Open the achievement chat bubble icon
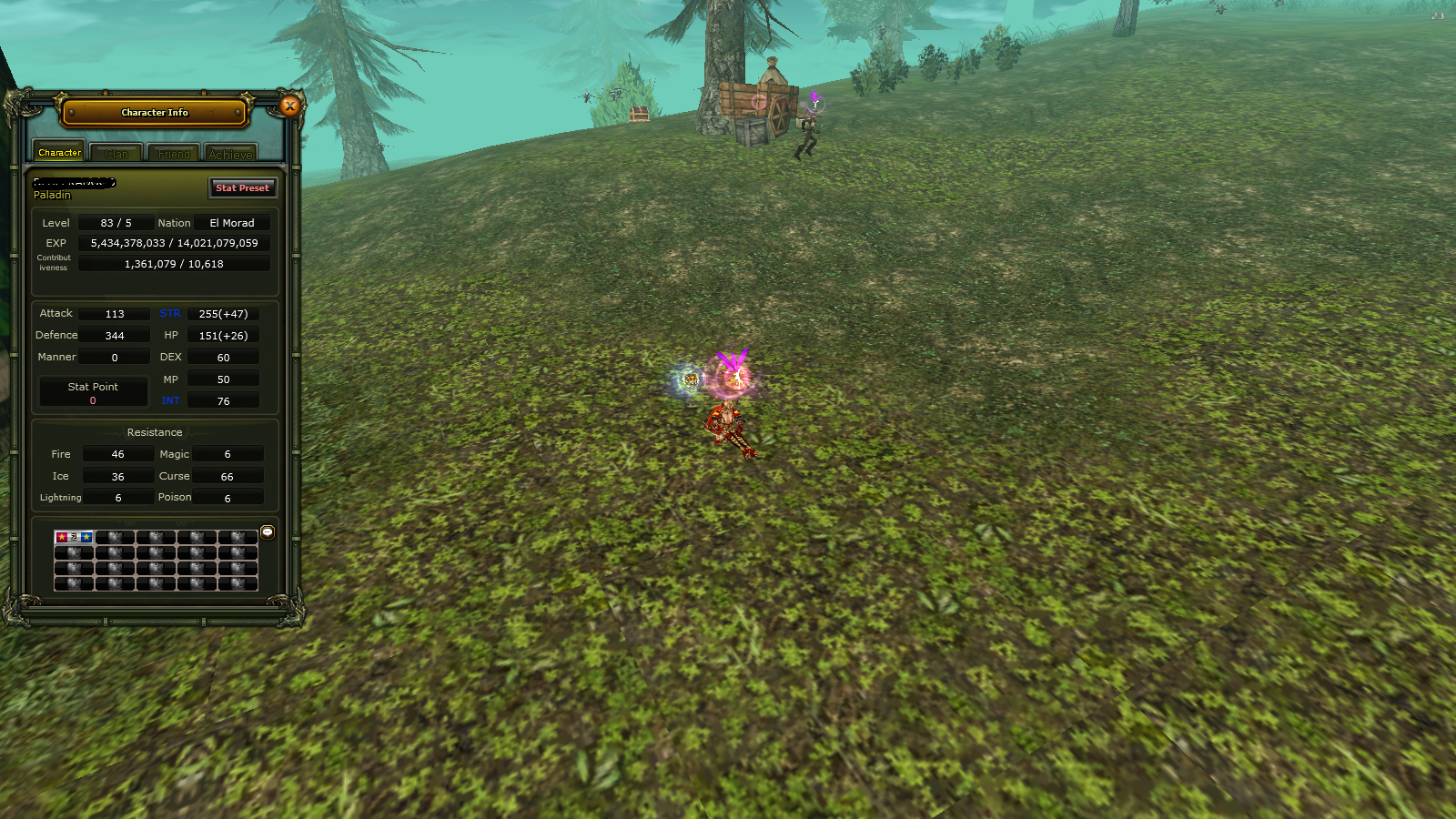This screenshot has height=819, width=1456. (267, 533)
